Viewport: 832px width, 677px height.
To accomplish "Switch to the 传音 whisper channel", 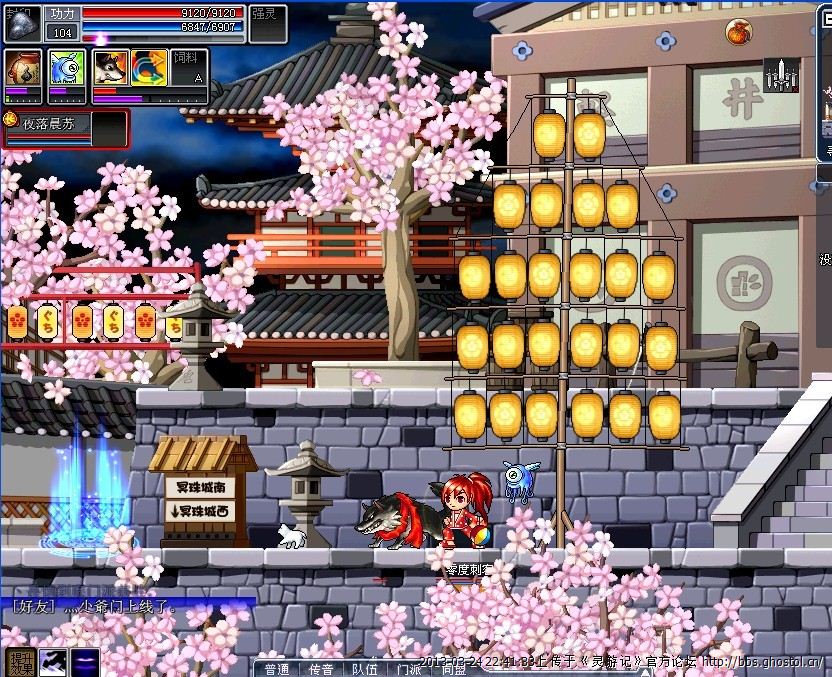I will (x=319, y=668).
